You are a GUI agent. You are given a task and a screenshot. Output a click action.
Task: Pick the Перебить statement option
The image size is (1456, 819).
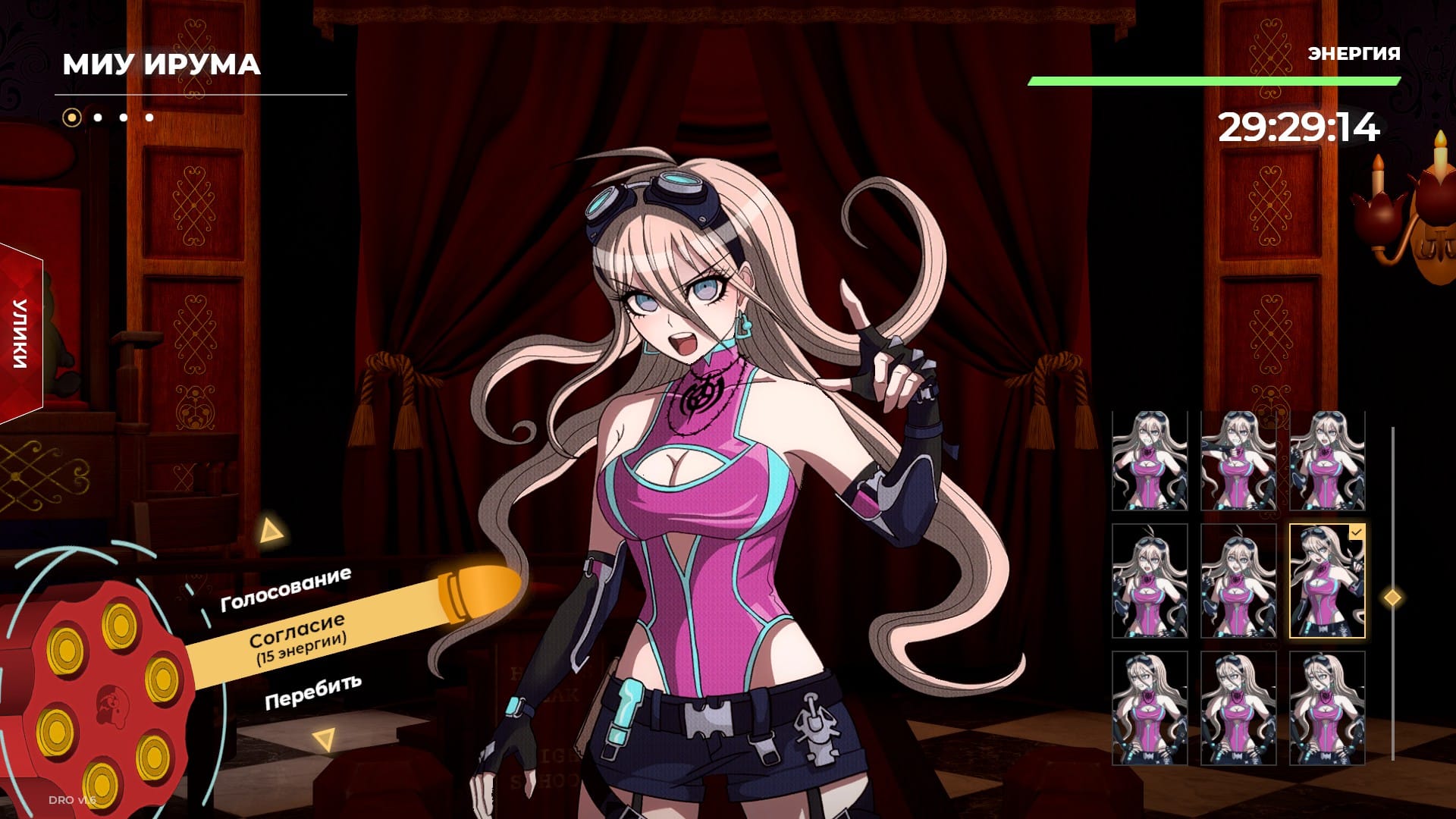tap(312, 691)
